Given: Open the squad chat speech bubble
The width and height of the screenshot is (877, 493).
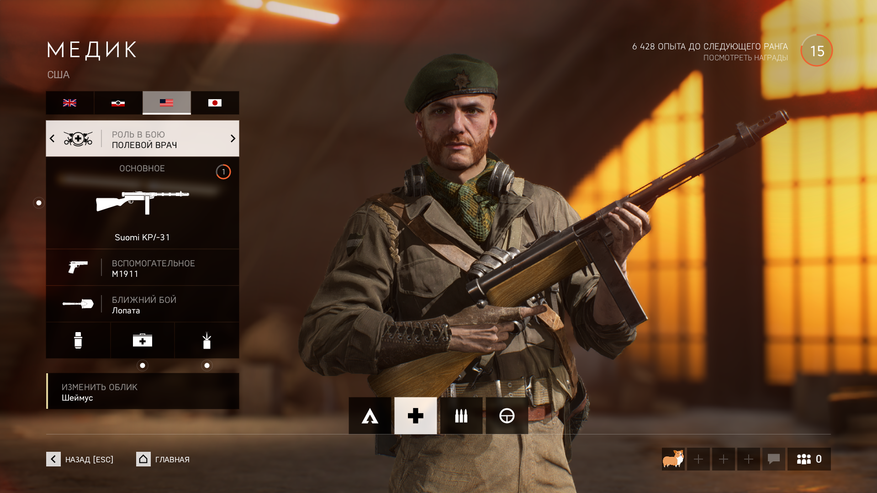Looking at the screenshot, I should point(773,459).
